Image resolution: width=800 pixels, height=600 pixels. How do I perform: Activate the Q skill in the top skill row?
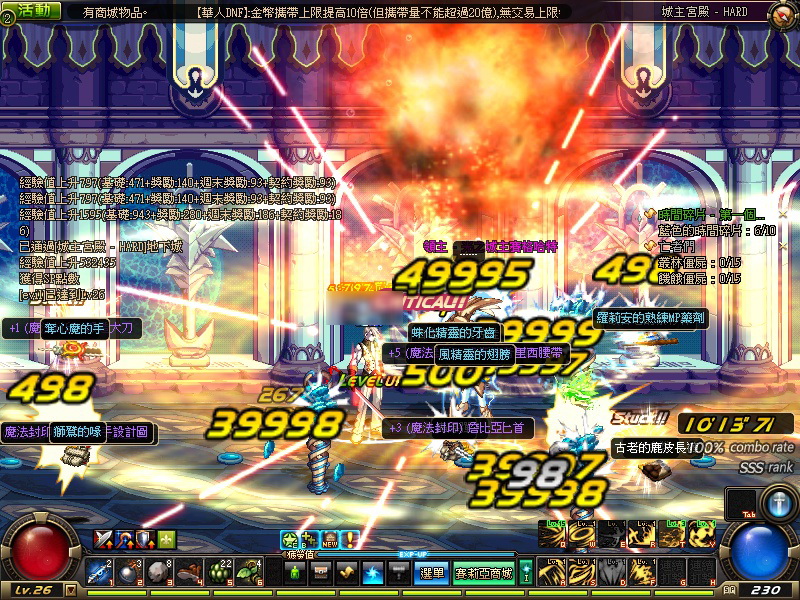coord(553,534)
